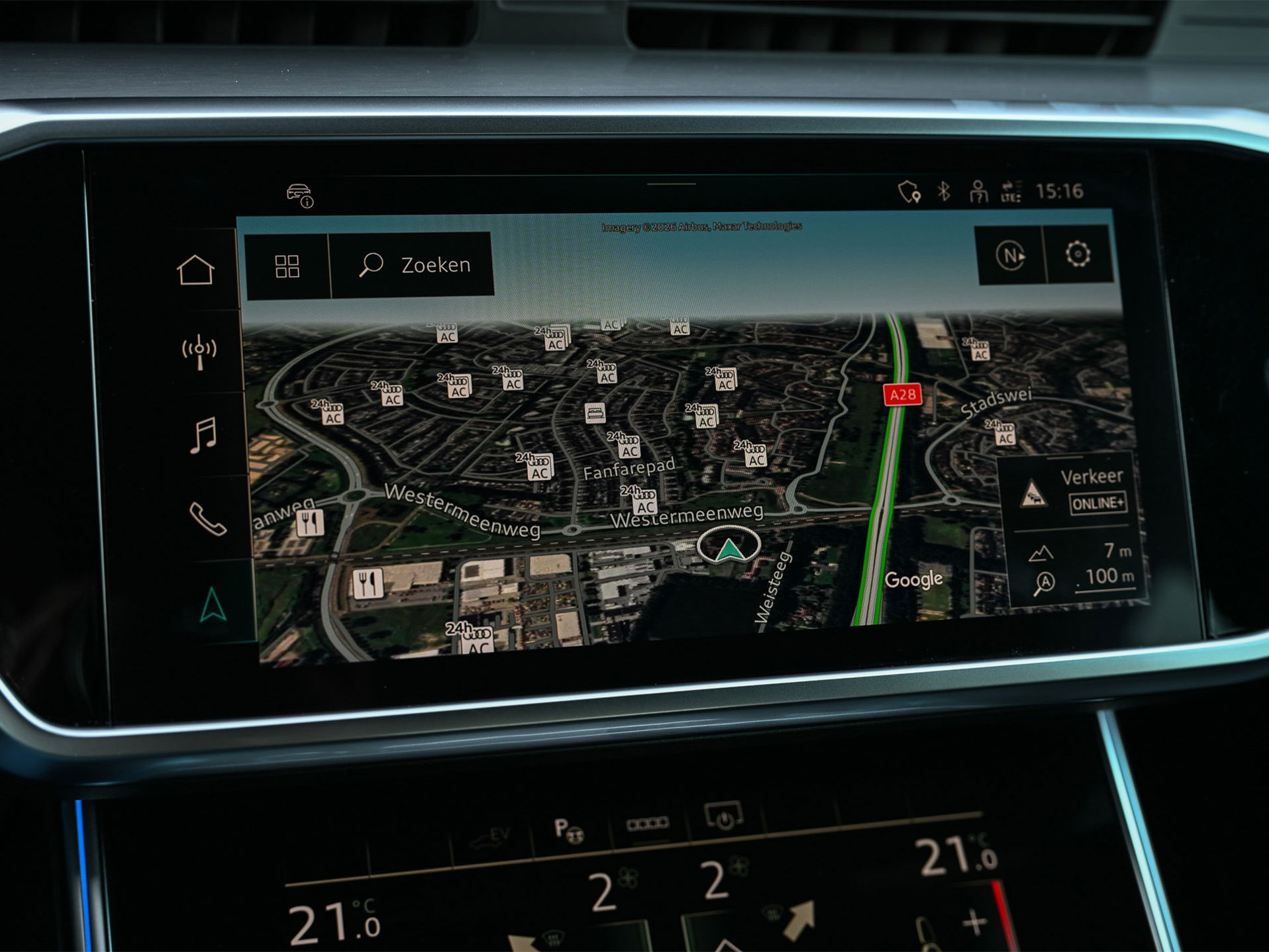Open the user profile status icon
The height and width of the screenshot is (952, 1269).
978,190
